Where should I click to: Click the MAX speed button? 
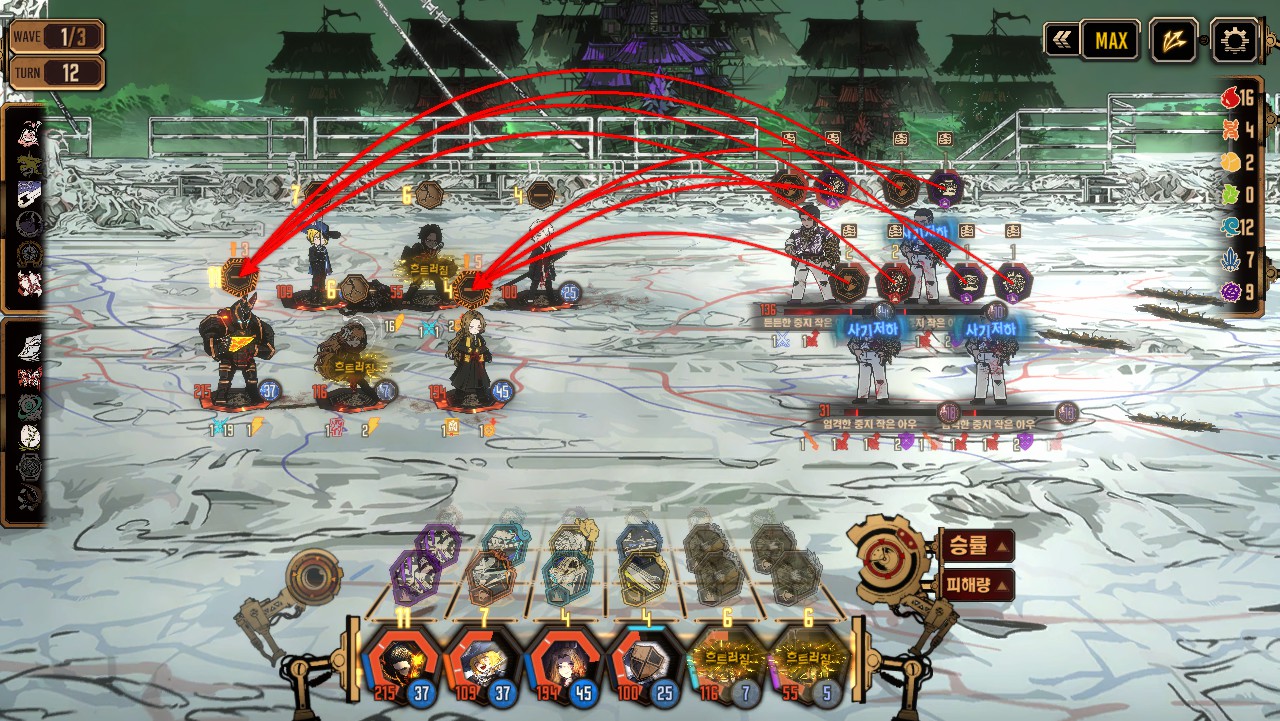click(x=1110, y=41)
